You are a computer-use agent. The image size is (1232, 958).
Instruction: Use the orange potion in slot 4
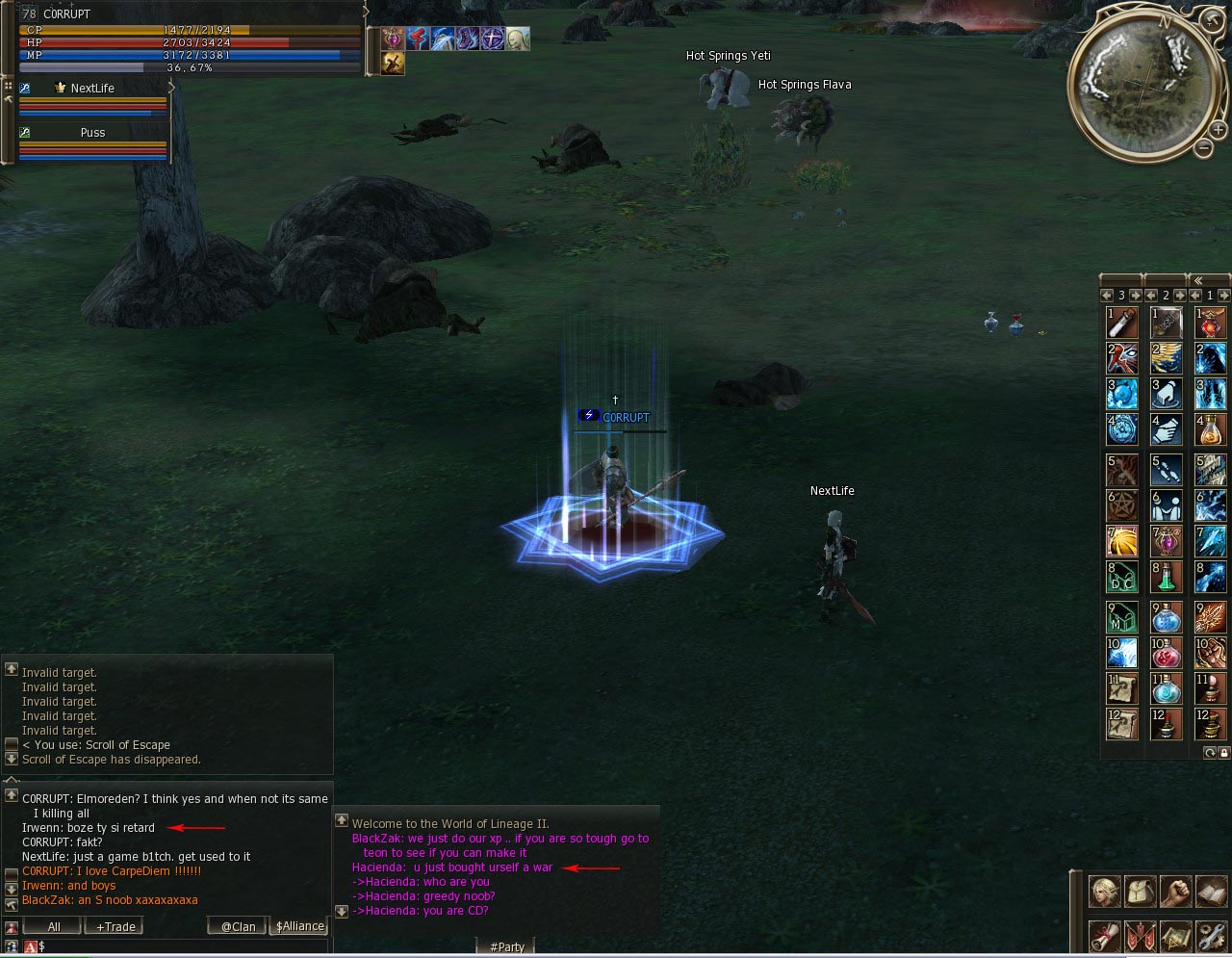coord(1211,428)
